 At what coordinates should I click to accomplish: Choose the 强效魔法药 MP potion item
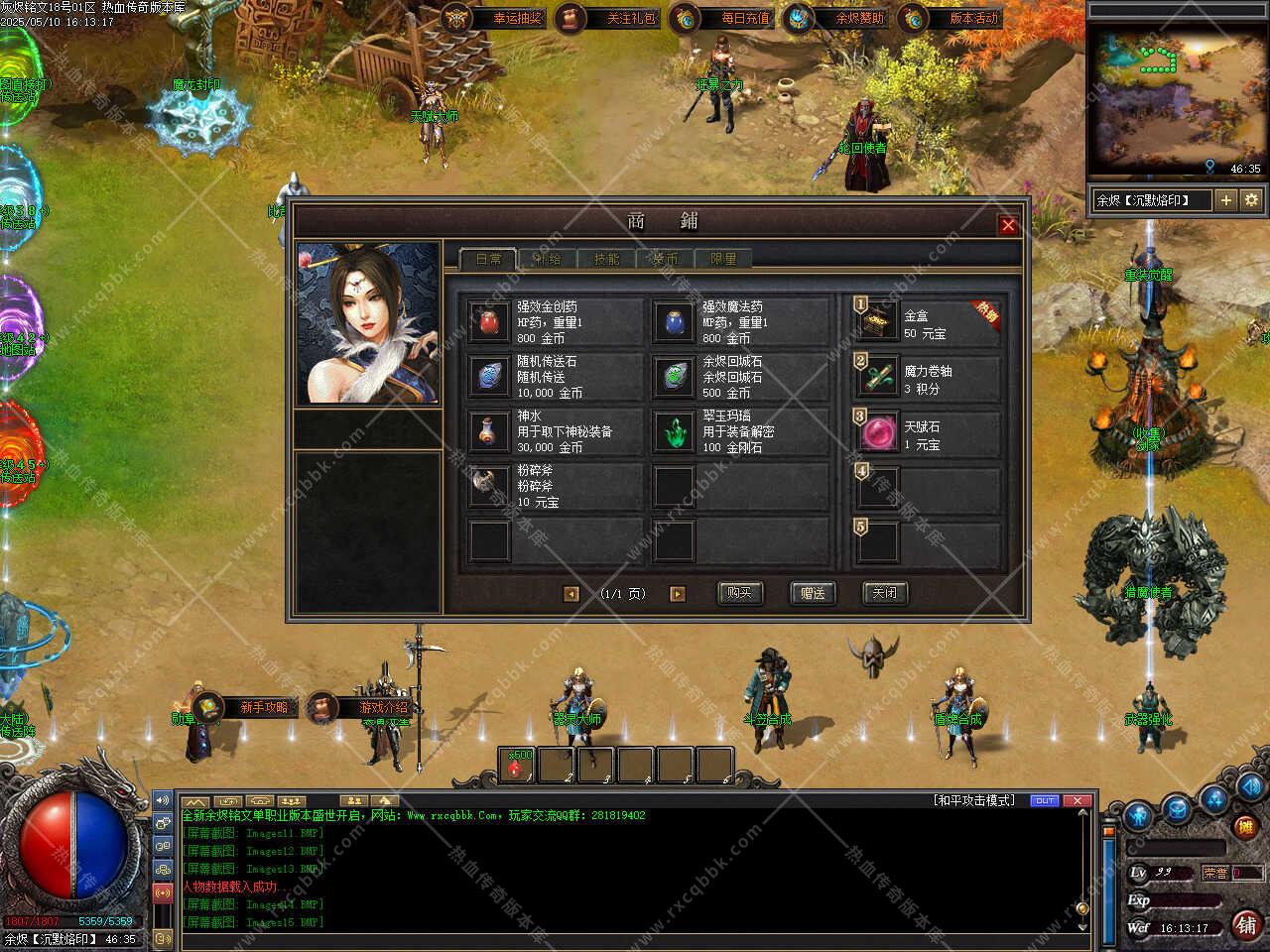[675, 322]
